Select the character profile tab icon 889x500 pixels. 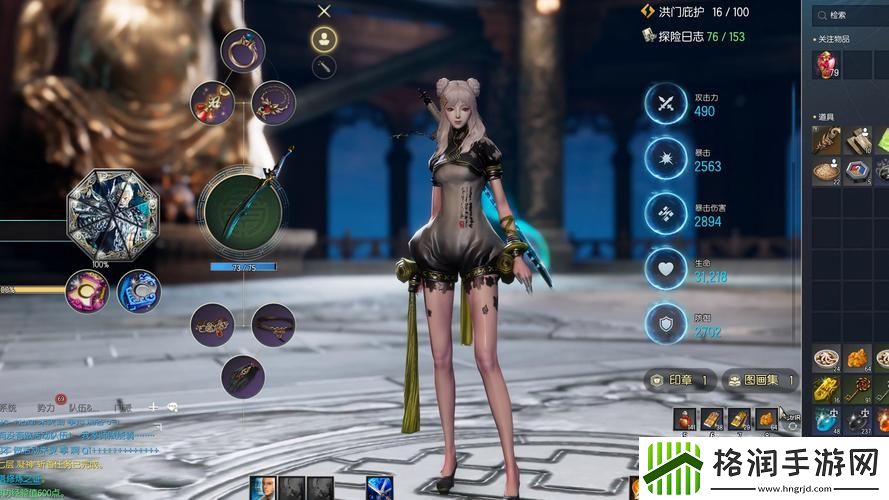pyautogui.click(x=324, y=39)
